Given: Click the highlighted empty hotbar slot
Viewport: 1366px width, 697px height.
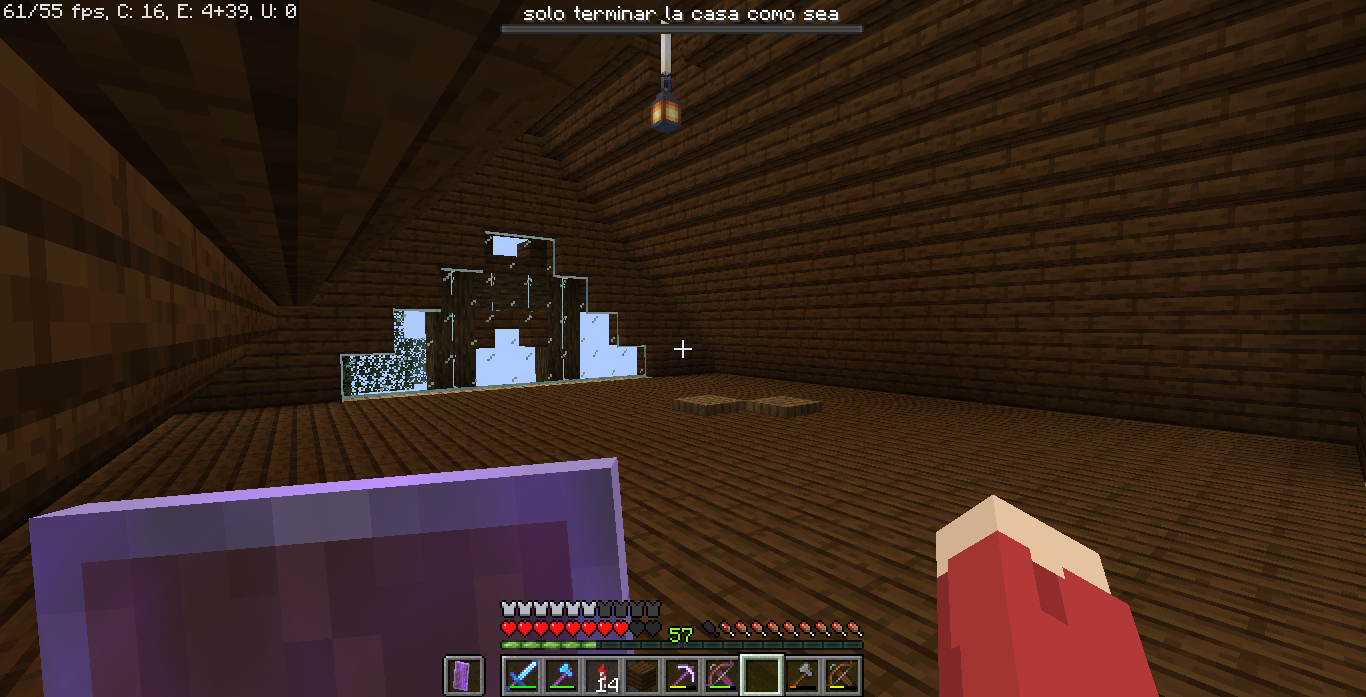Looking at the screenshot, I should [761, 676].
